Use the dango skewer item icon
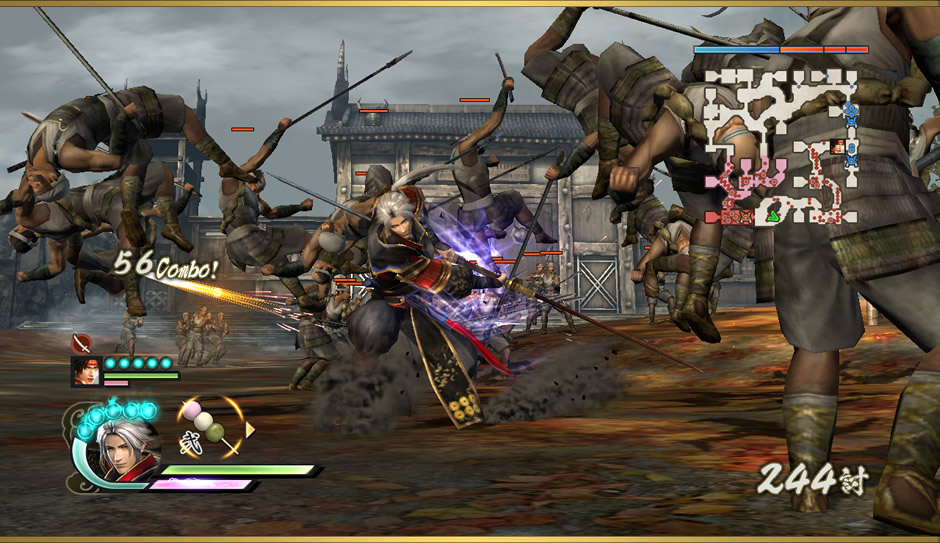Viewport: 940px width, 543px height. coord(211,426)
